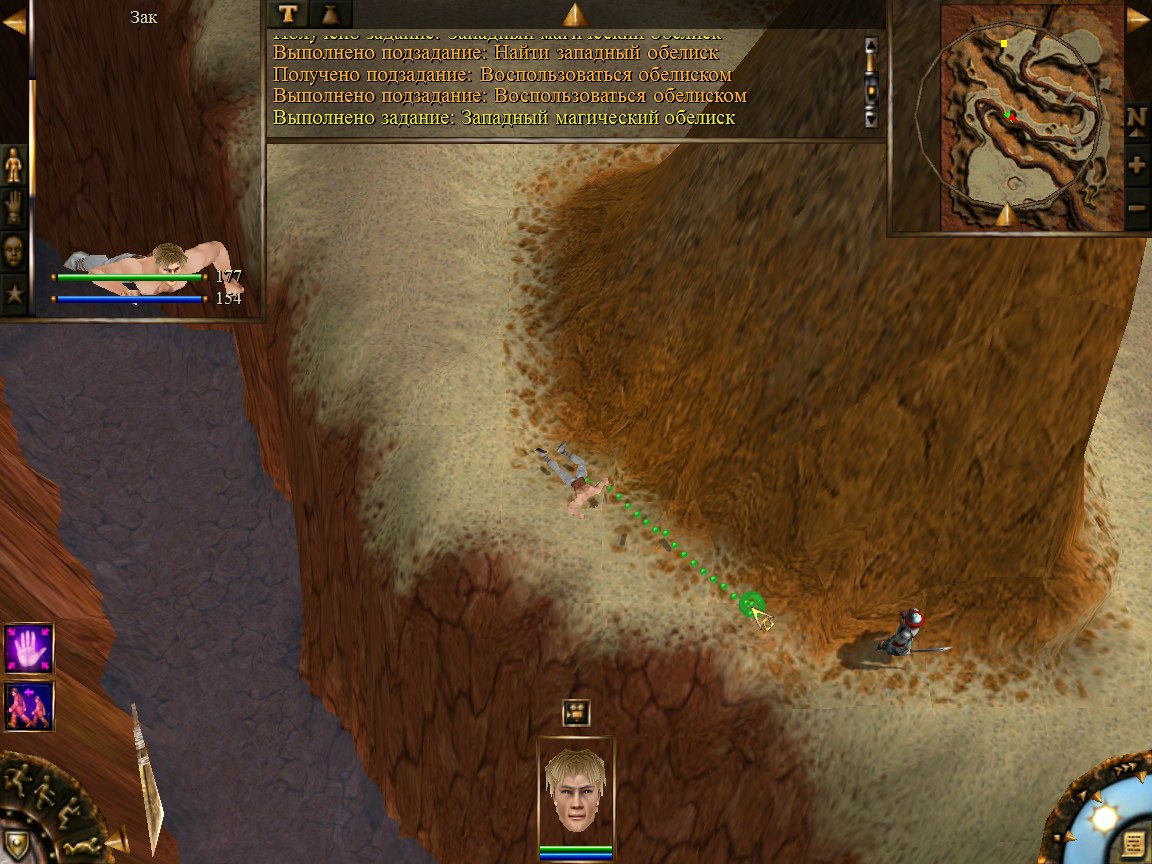Collapse the character panel with the left arrow
This screenshot has width=1152, height=864.
click(x=13, y=22)
